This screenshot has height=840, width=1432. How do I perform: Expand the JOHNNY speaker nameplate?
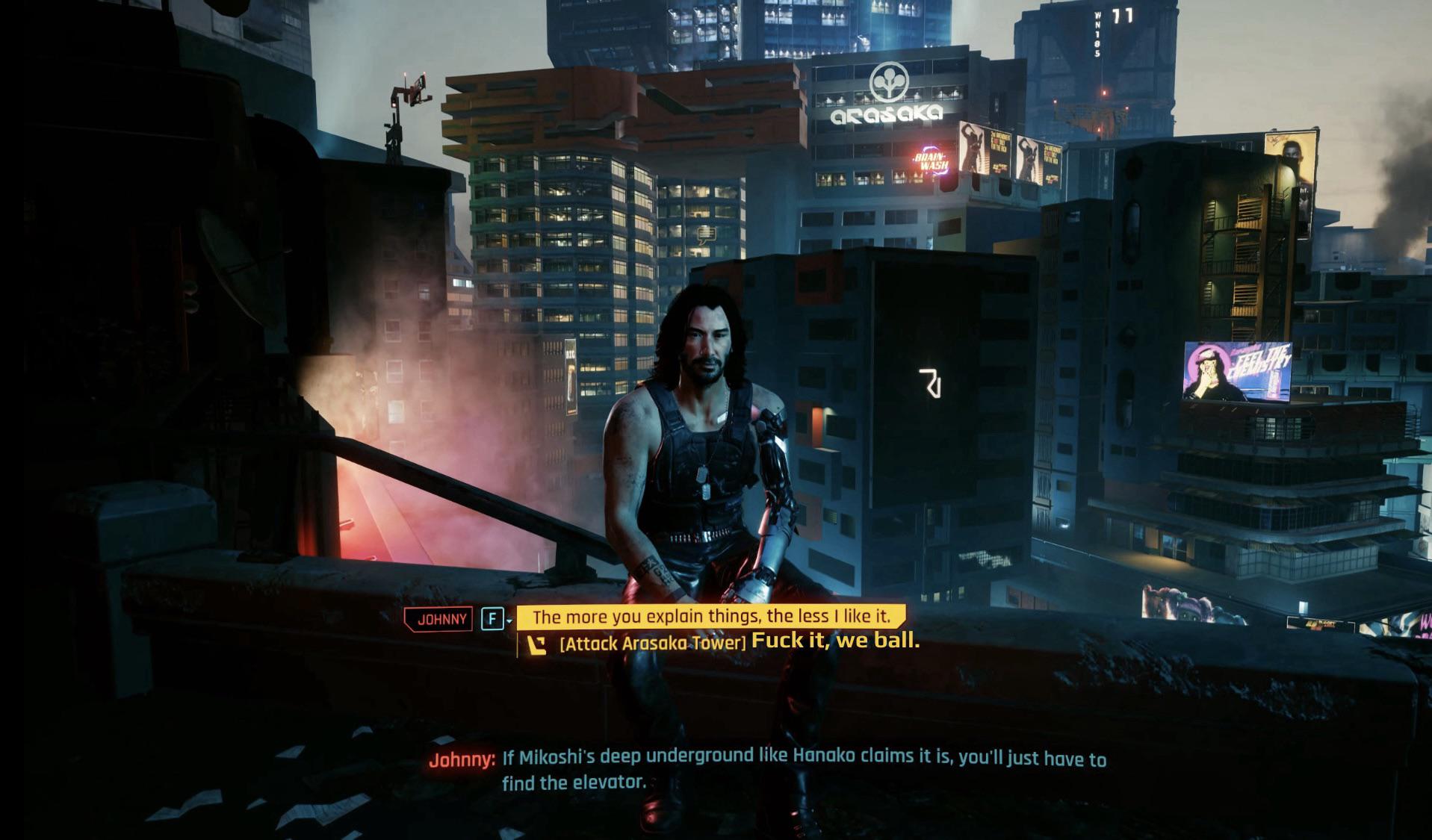[440, 618]
